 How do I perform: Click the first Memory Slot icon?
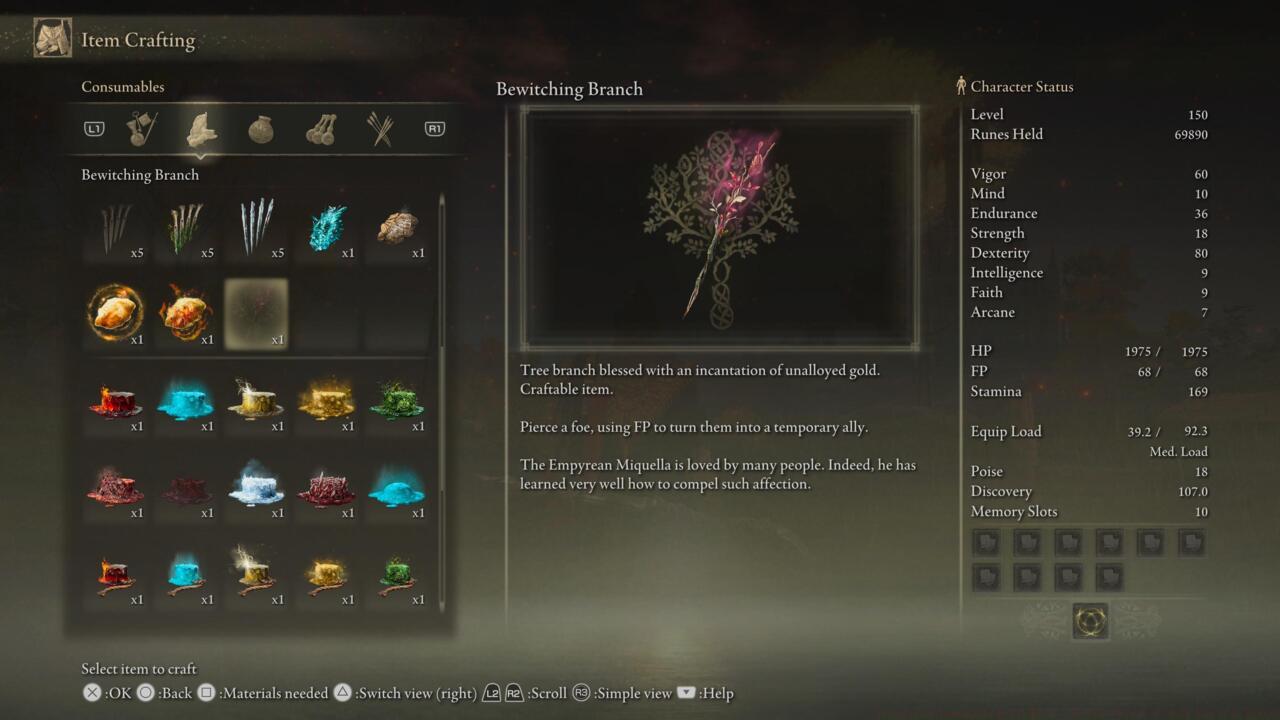pos(986,542)
